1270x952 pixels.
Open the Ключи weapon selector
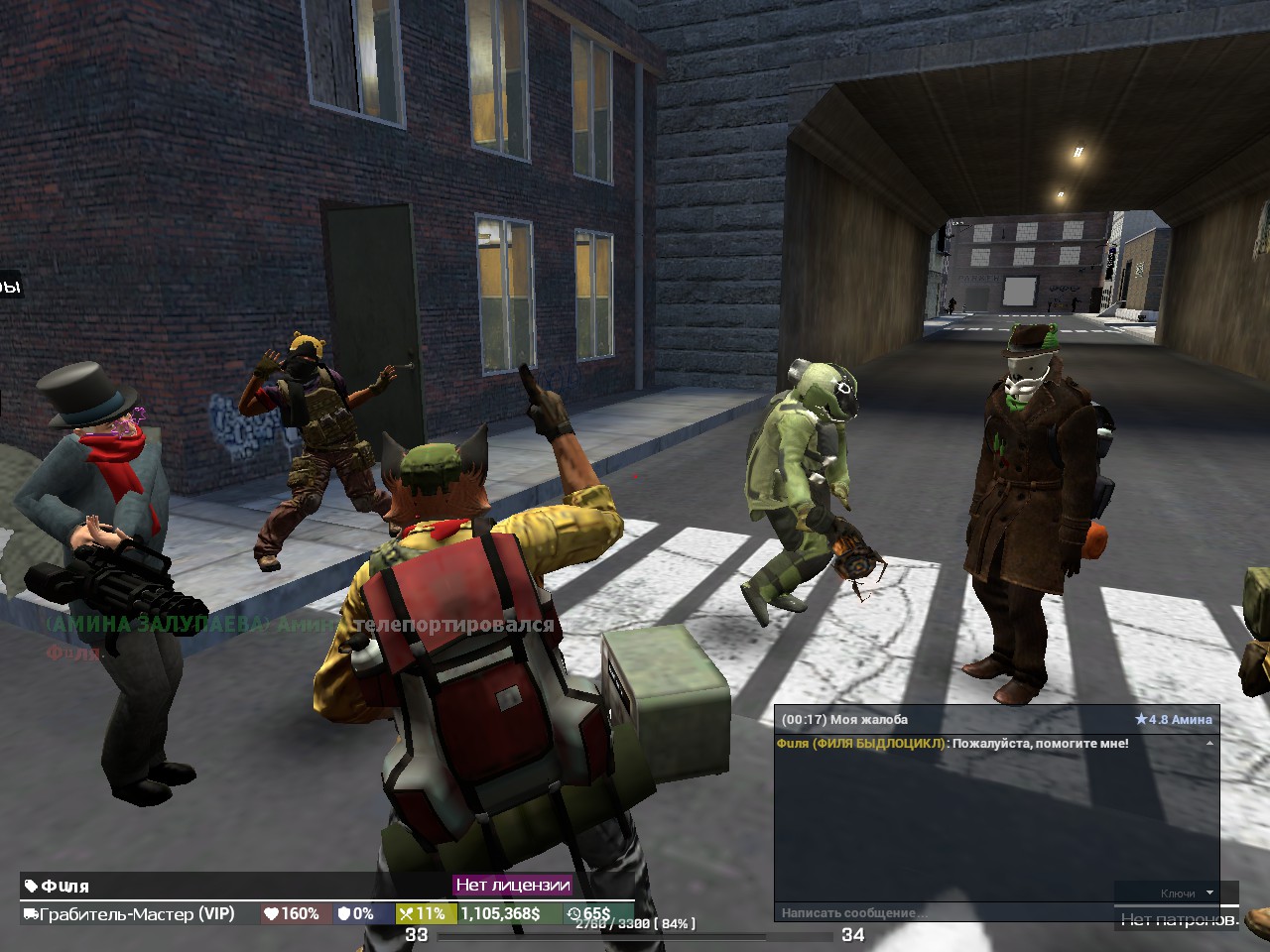click(x=1176, y=892)
